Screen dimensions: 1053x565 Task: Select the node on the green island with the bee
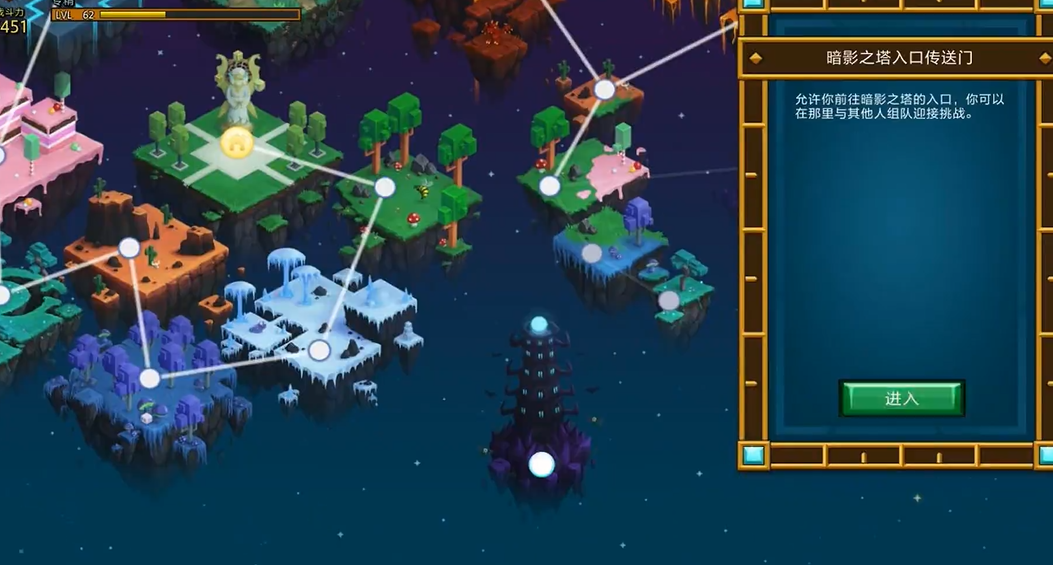(x=385, y=187)
